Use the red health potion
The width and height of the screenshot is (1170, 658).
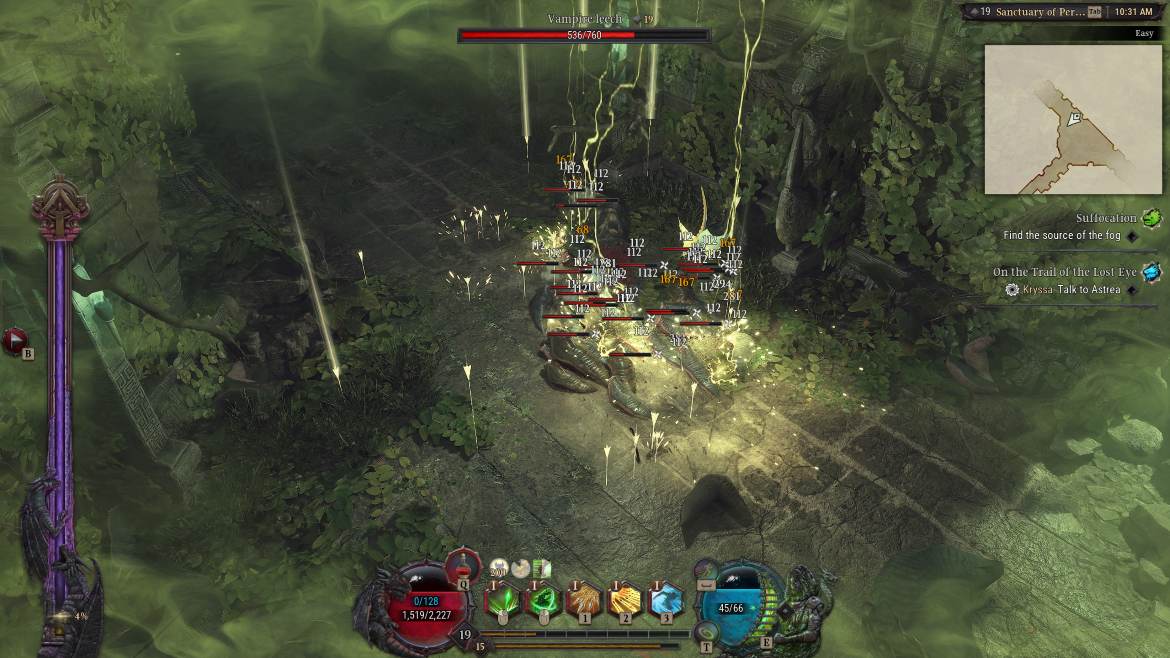(463, 566)
